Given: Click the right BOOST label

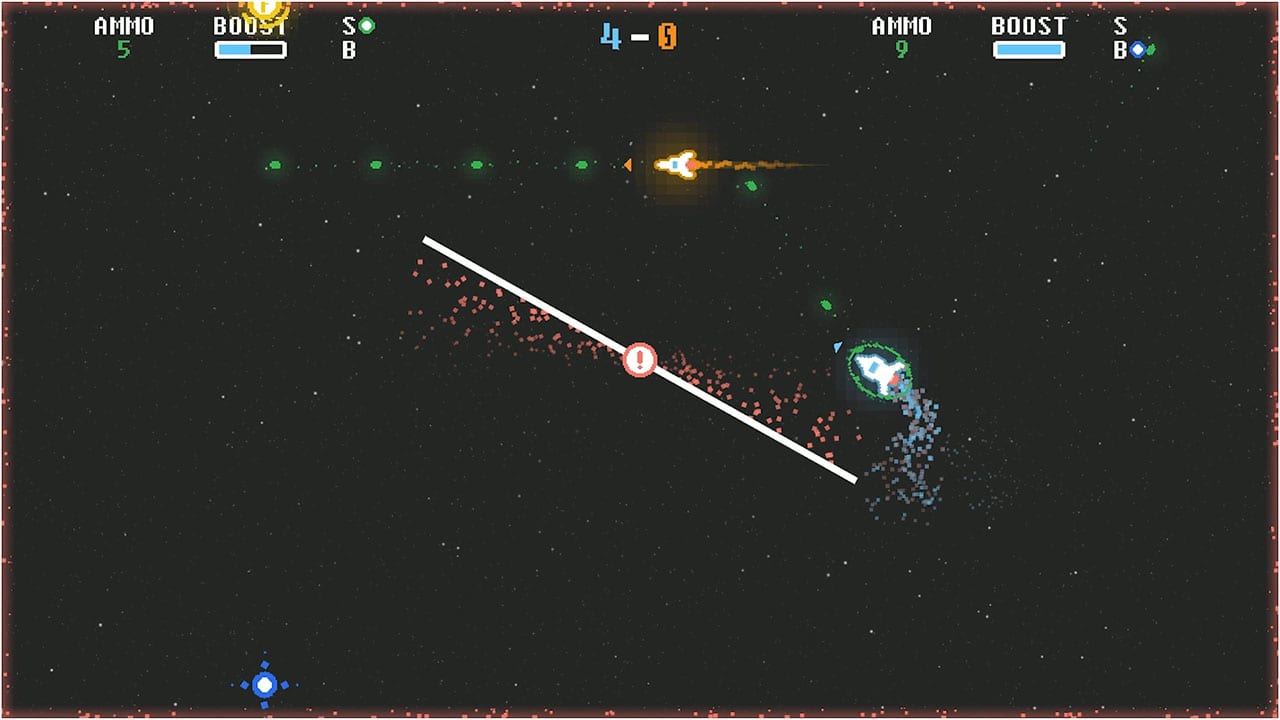Looking at the screenshot, I should click(x=1028, y=25).
